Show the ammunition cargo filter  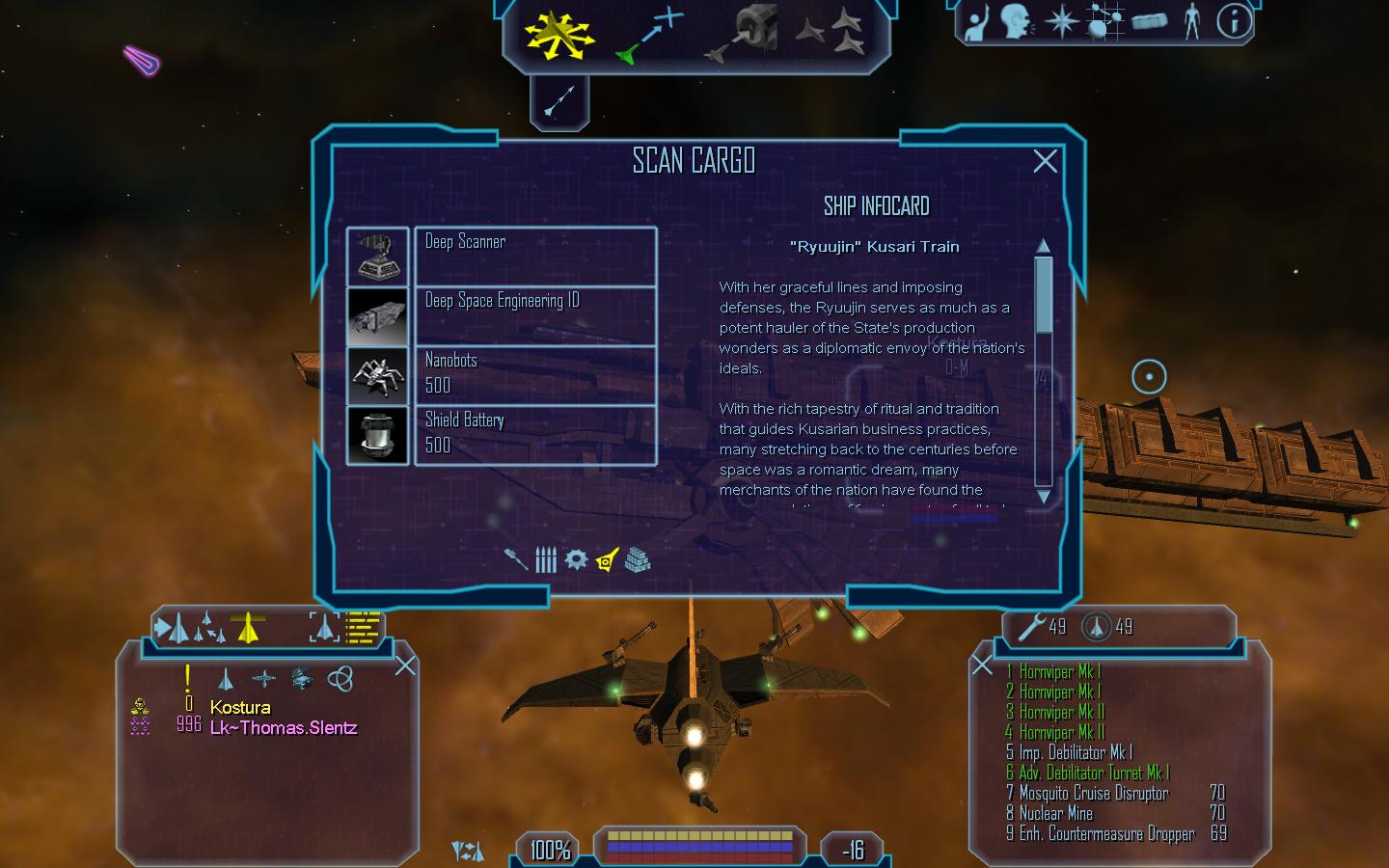point(546,559)
